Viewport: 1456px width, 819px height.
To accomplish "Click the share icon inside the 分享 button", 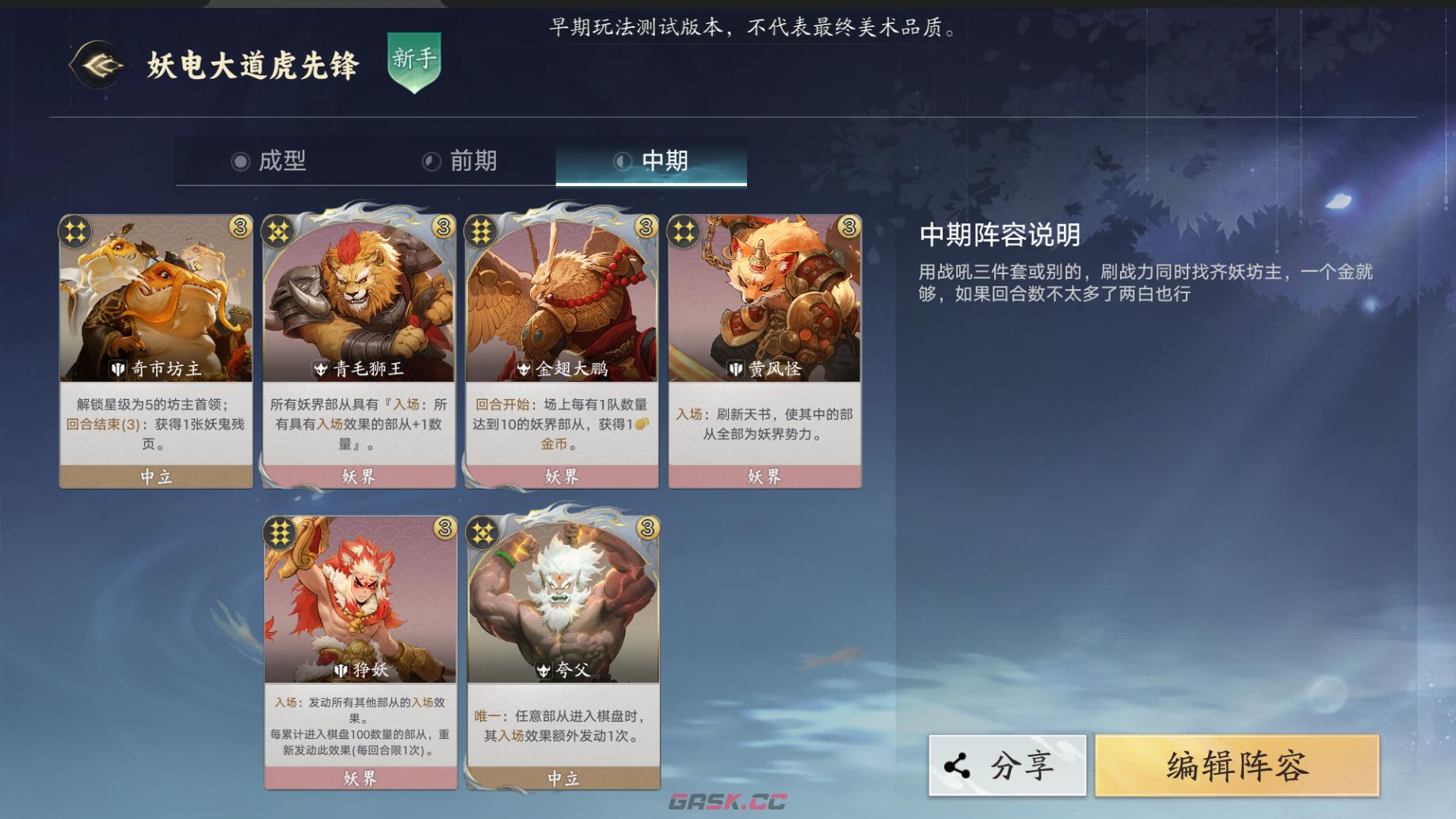I will (958, 765).
